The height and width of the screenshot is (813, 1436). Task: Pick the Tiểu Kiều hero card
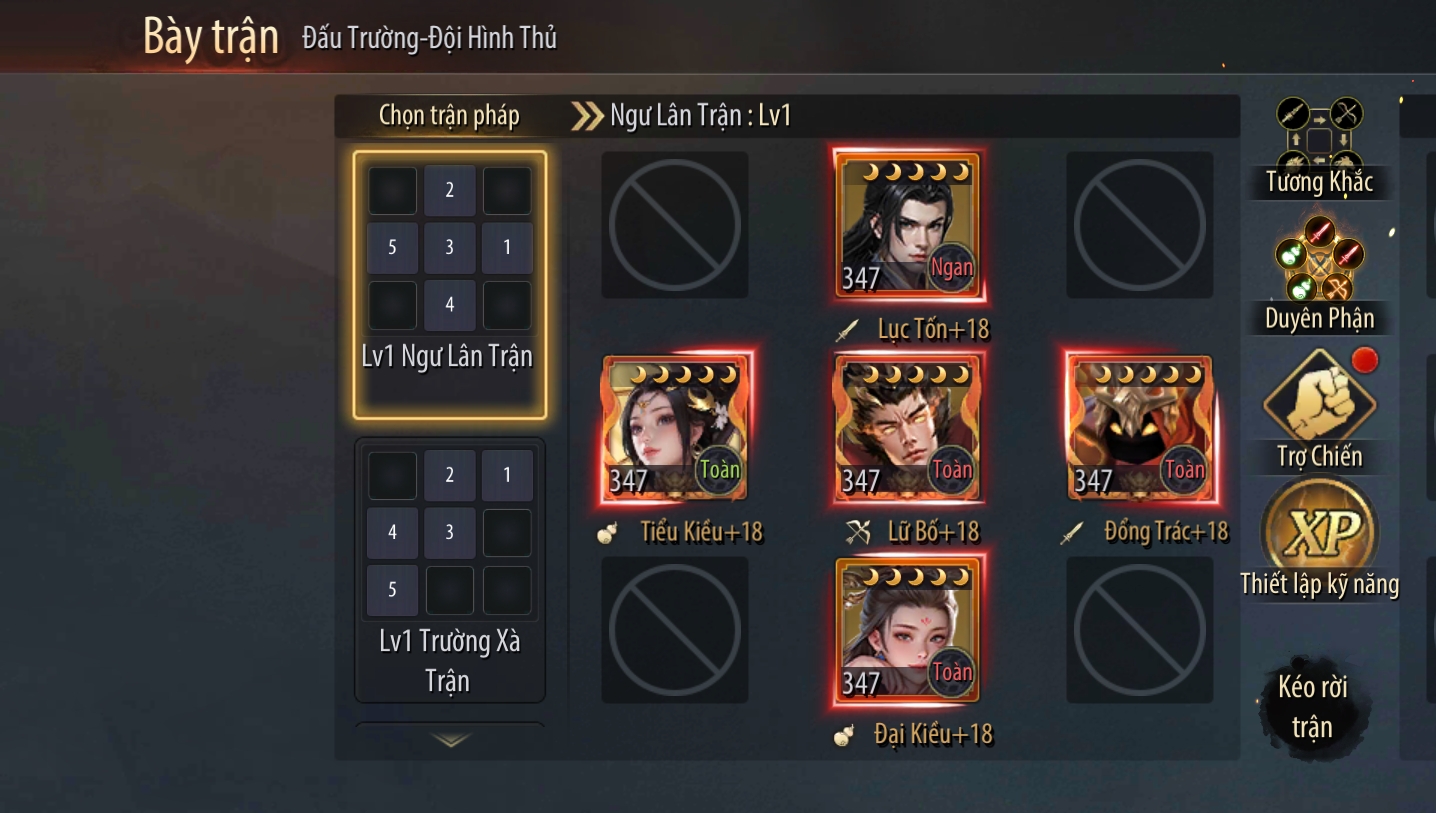675,428
